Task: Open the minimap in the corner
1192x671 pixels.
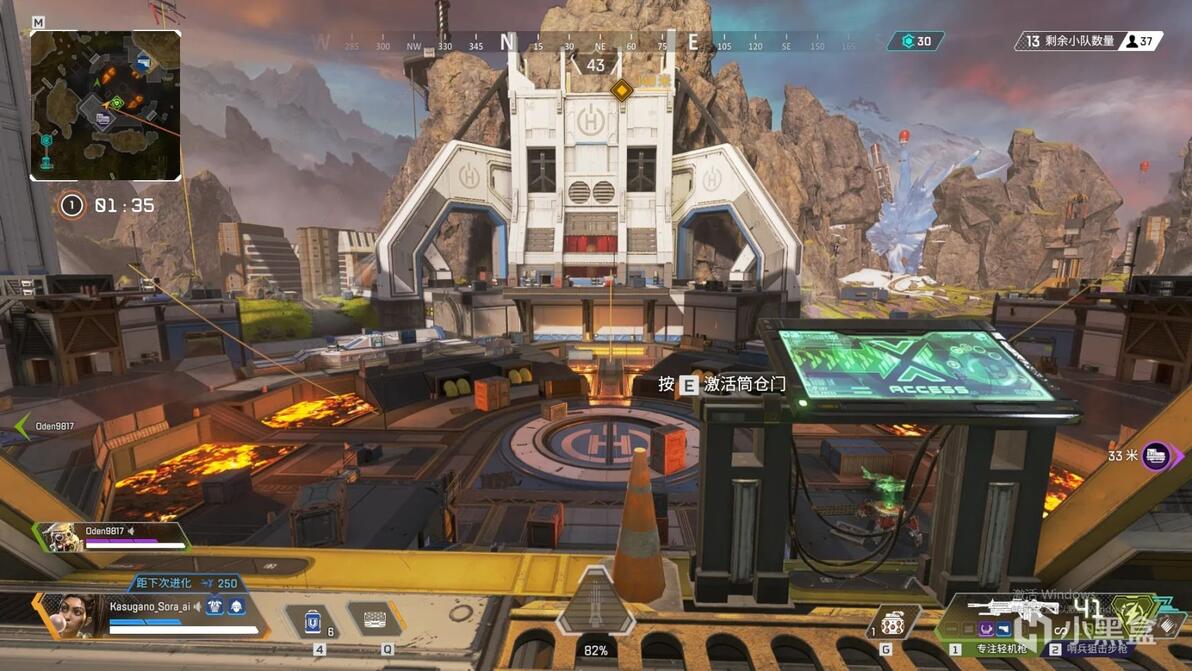Action: pos(105,105)
